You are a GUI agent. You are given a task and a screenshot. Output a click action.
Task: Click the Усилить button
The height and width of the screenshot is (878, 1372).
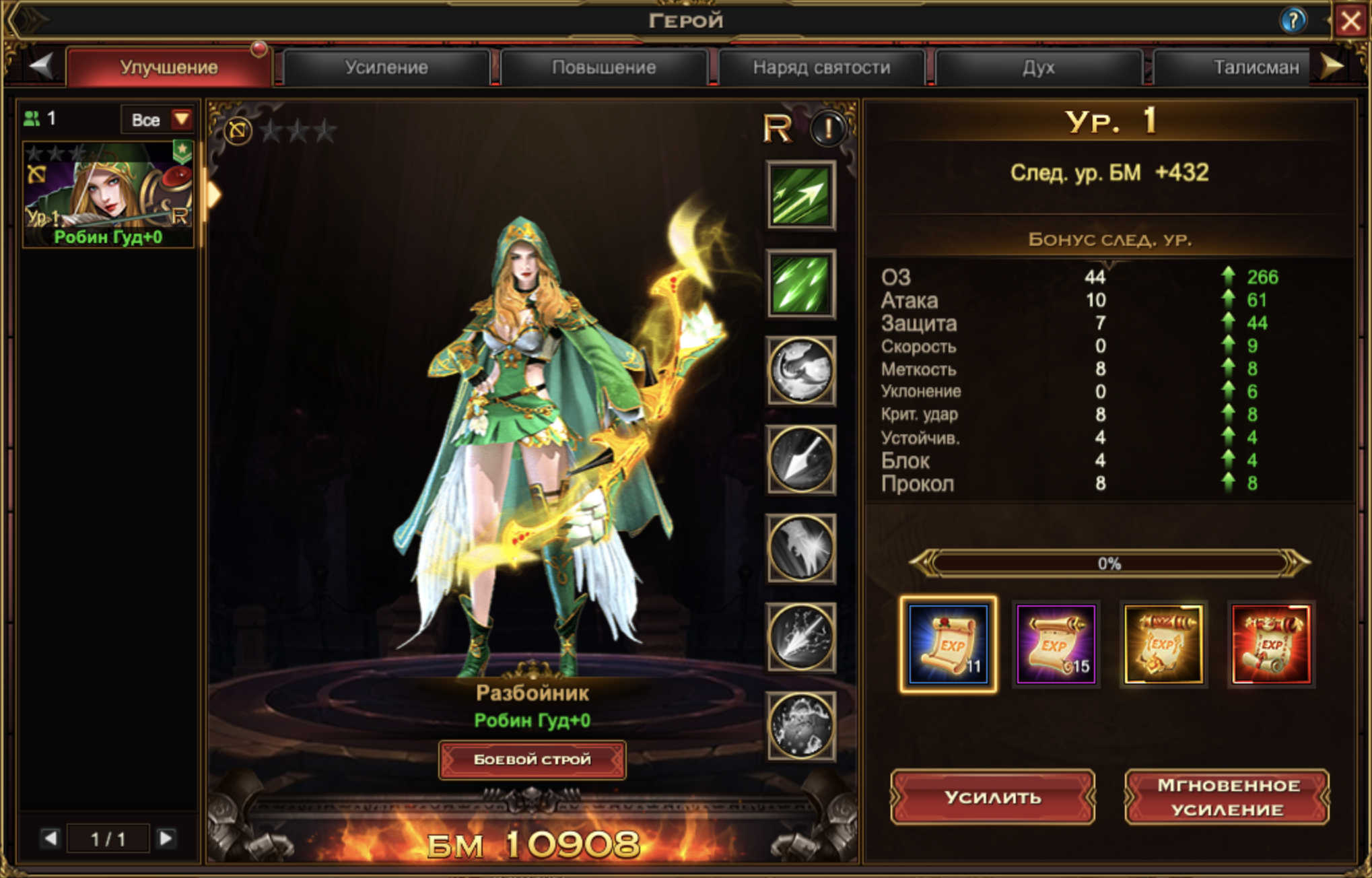click(992, 797)
